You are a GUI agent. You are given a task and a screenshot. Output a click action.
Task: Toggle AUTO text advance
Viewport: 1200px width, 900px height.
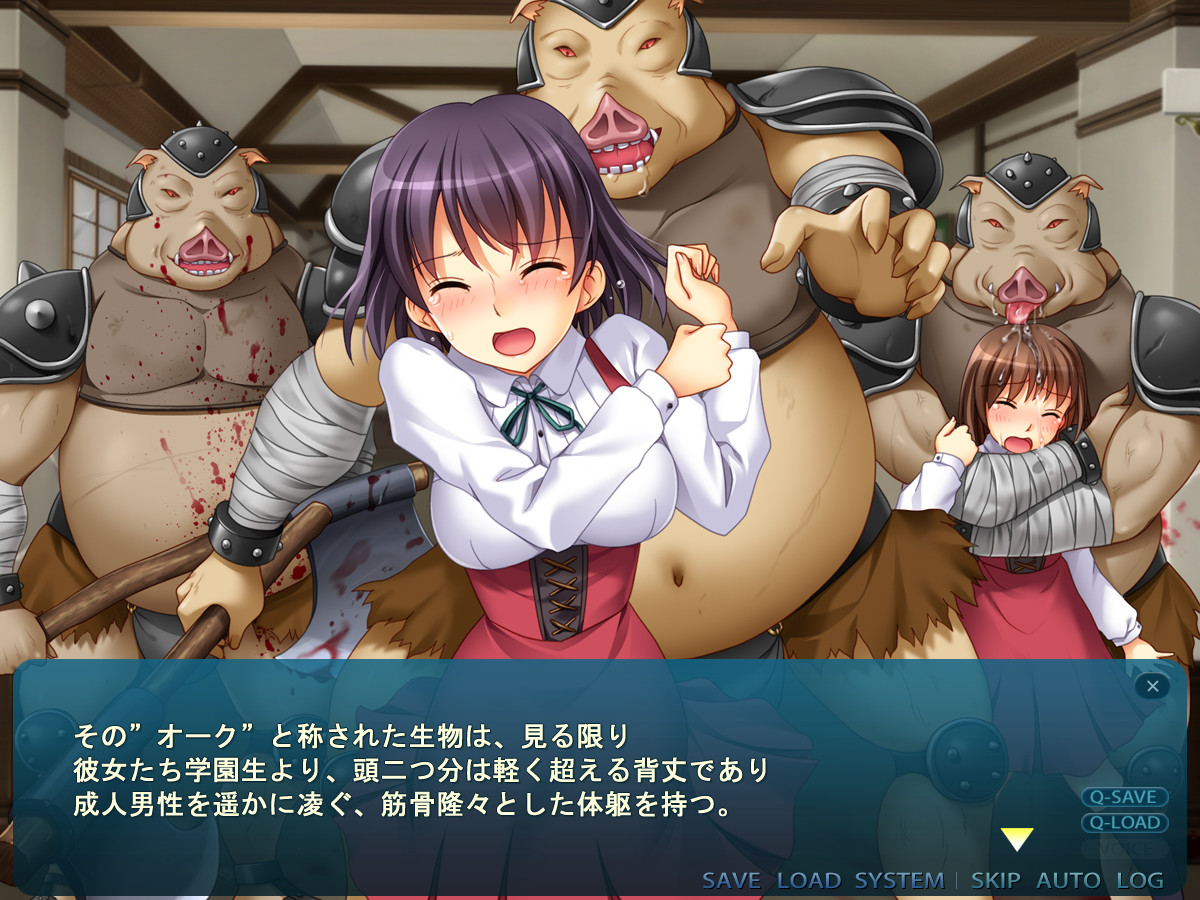(x=1067, y=881)
